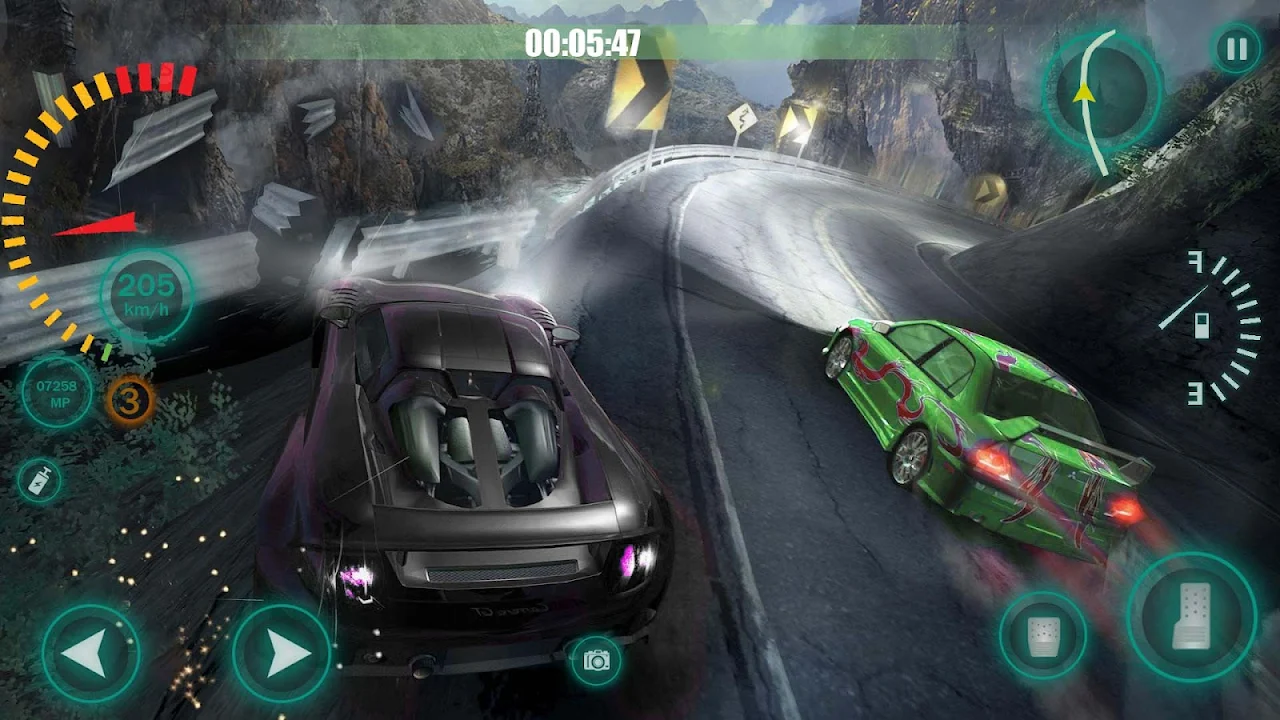Screen dimensions: 1280x720
Task: Step on the gas pedal button
Action: click(1191, 617)
